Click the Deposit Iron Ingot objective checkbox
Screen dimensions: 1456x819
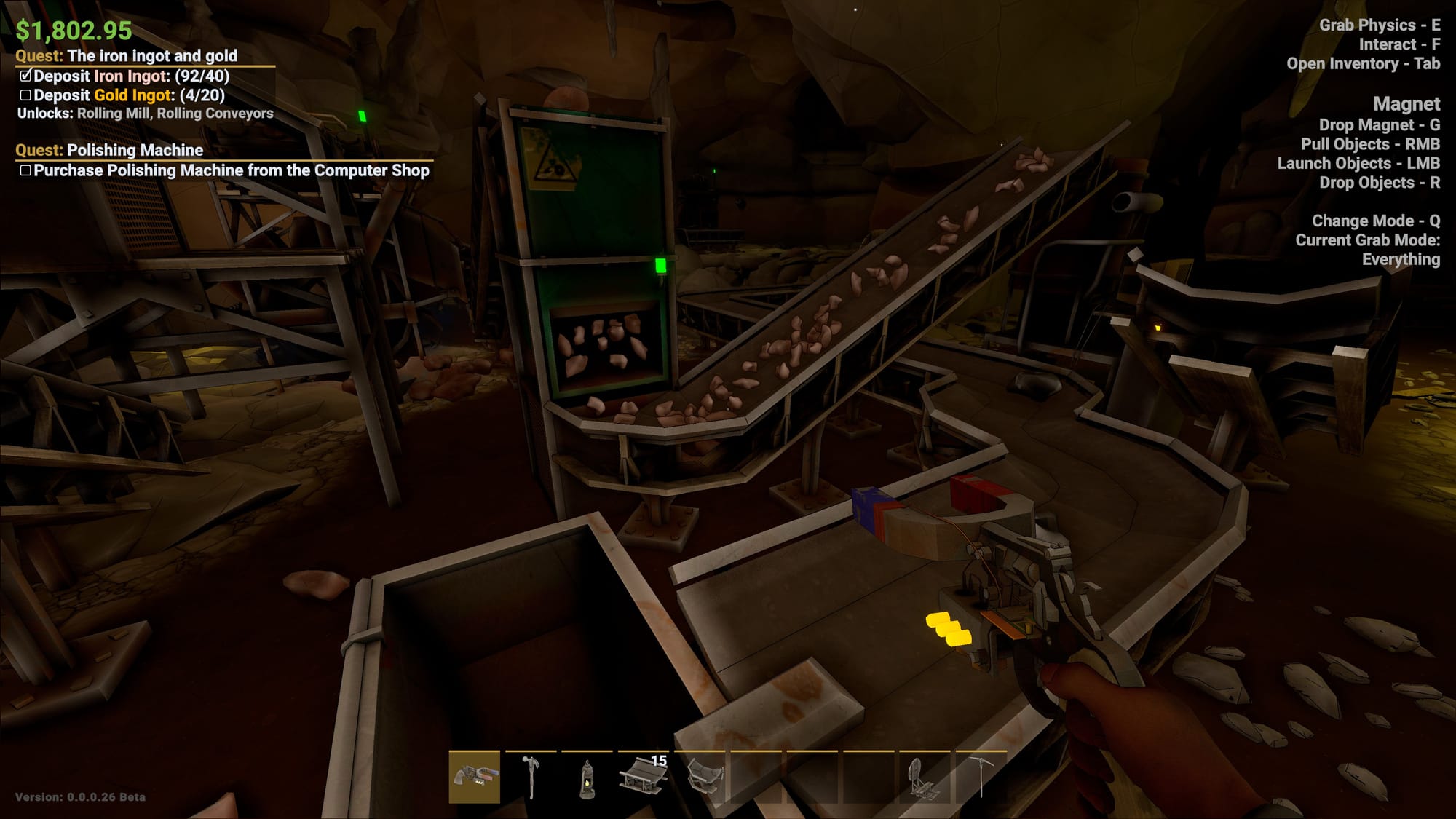tap(25, 76)
